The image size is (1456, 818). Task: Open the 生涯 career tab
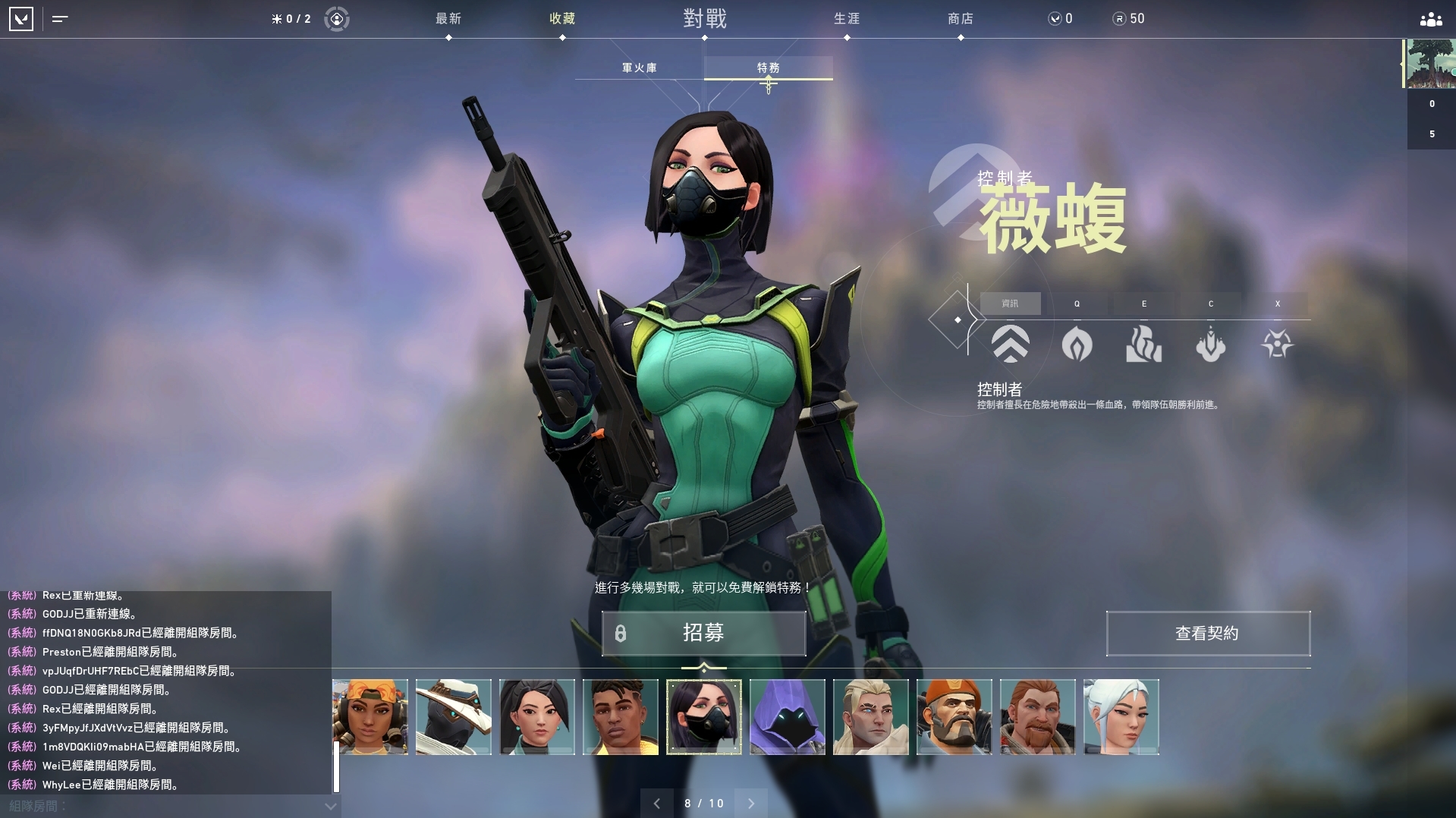coord(846,19)
